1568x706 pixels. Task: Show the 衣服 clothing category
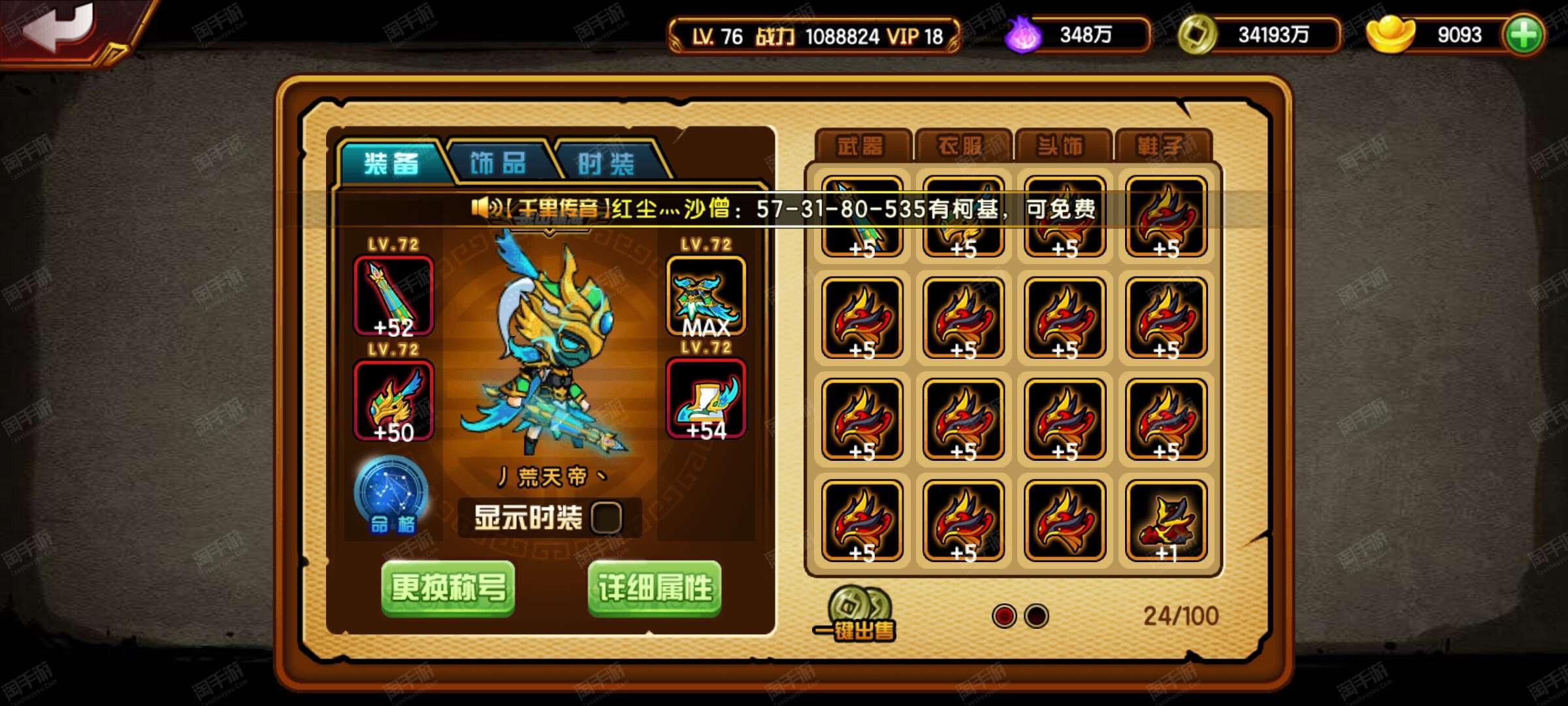click(x=962, y=146)
